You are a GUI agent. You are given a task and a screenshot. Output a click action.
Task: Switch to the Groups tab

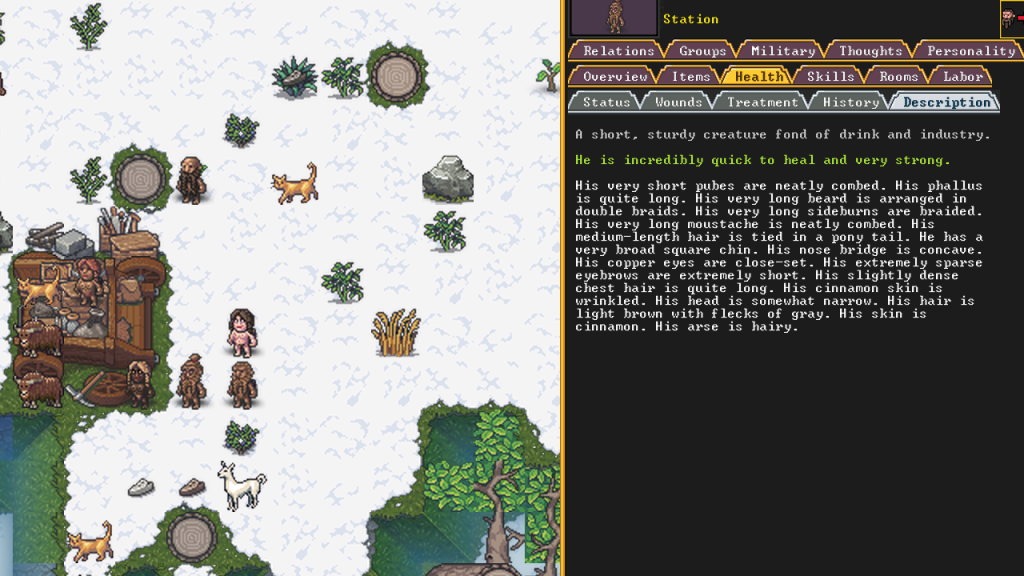point(702,51)
